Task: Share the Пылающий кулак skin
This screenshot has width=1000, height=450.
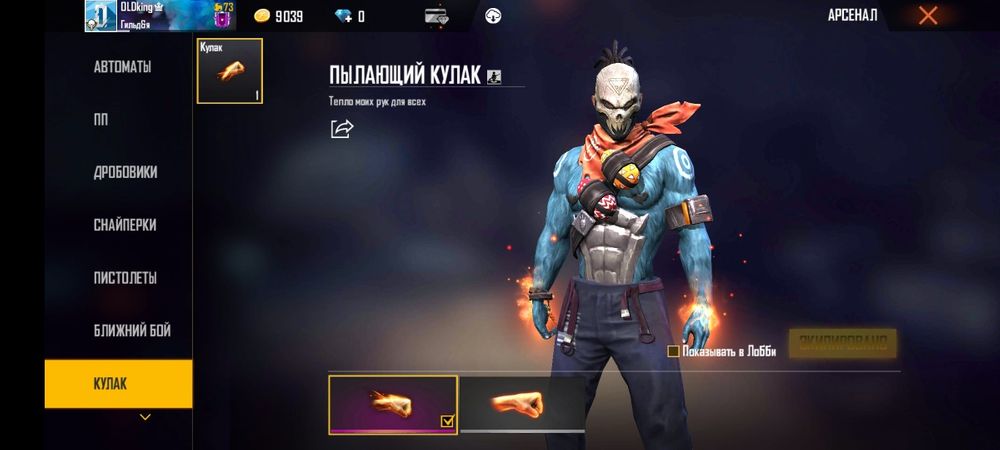Action: [342, 128]
